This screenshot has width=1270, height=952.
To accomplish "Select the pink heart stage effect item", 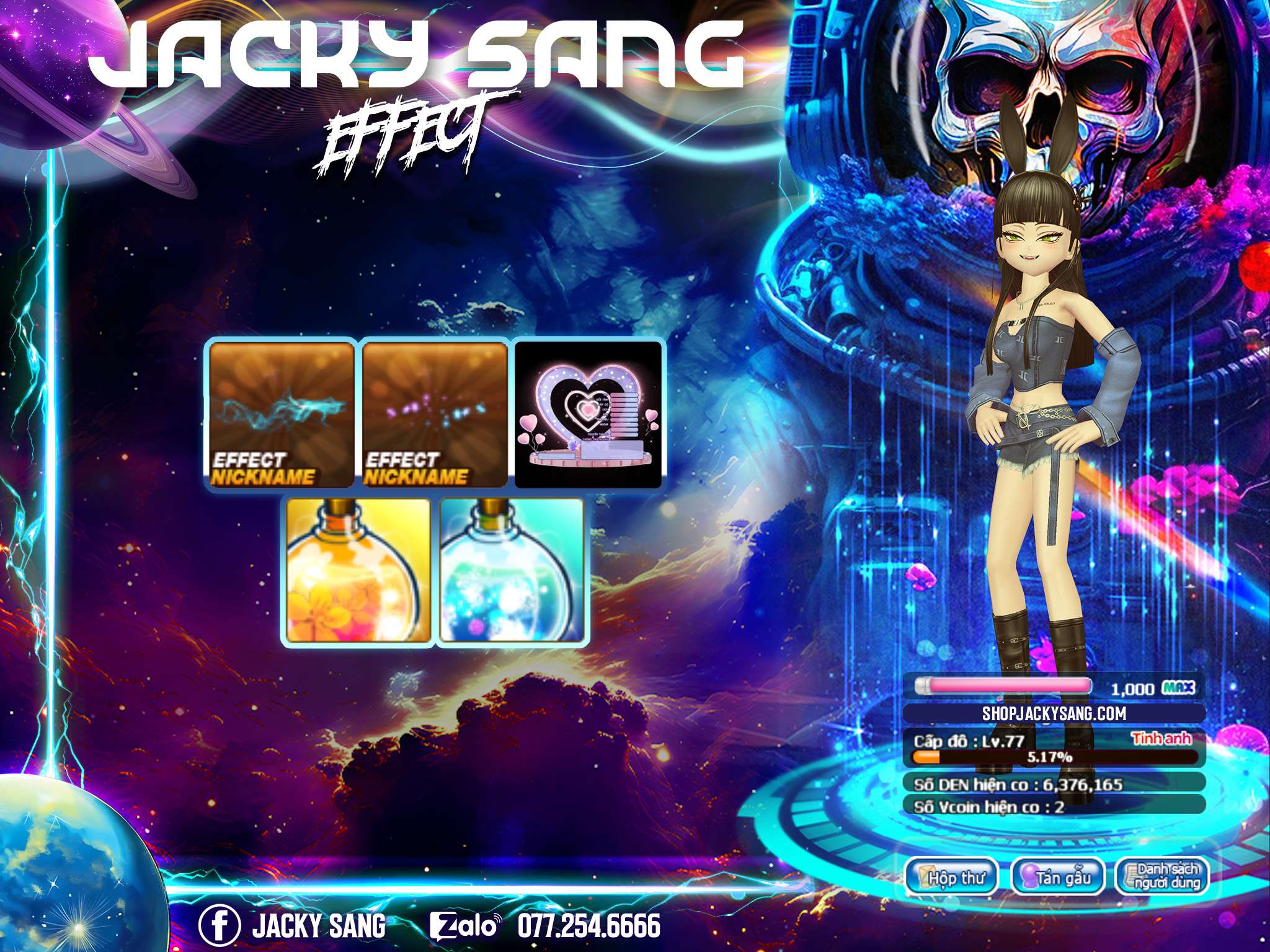I will tap(588, 415).
